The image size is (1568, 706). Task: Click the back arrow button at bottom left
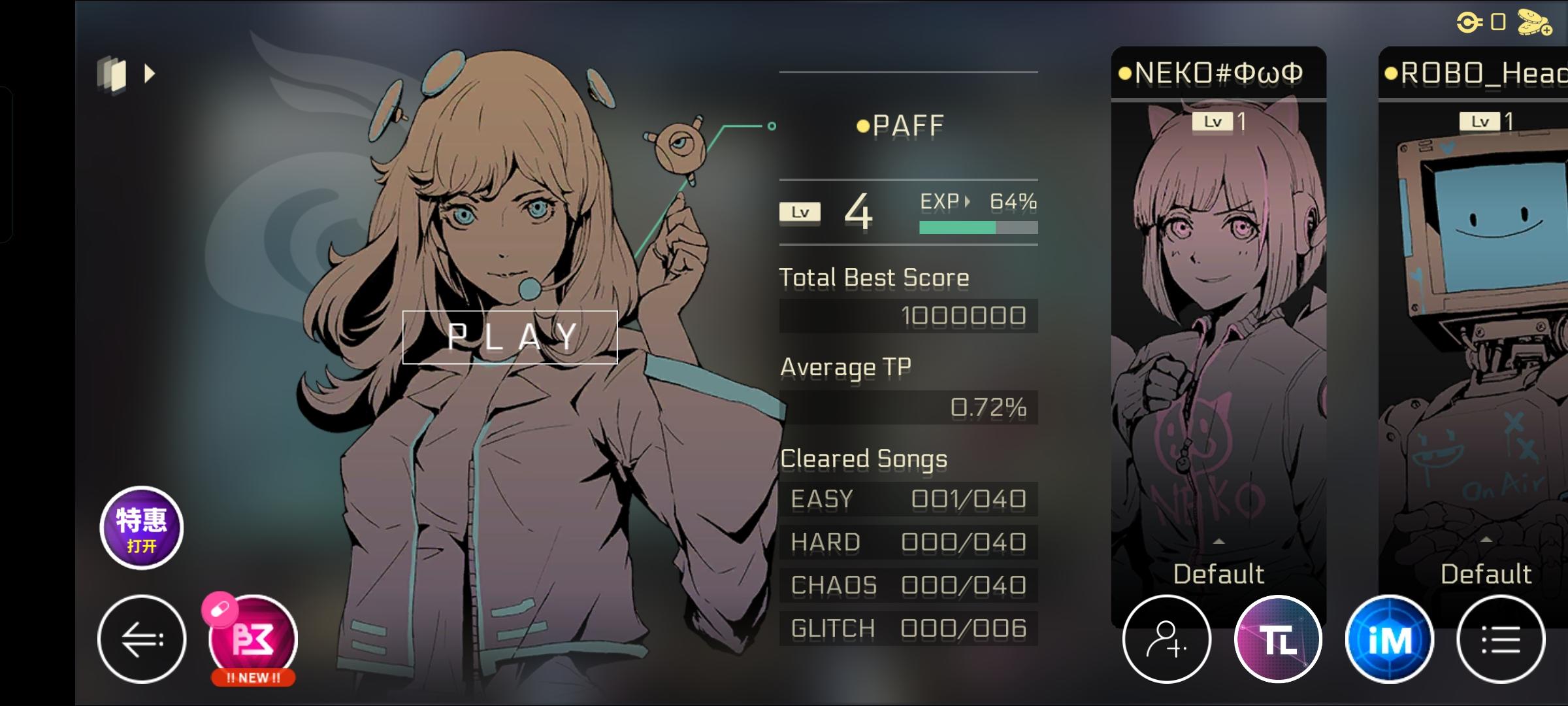[x=141, y=637]
